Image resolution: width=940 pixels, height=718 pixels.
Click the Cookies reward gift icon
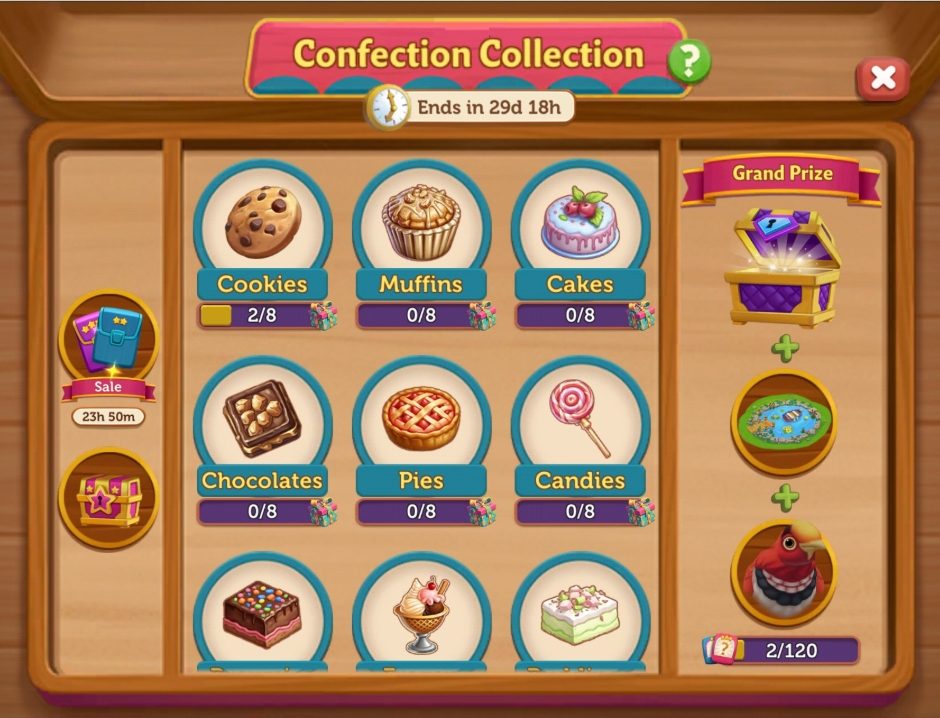point(323,316)
